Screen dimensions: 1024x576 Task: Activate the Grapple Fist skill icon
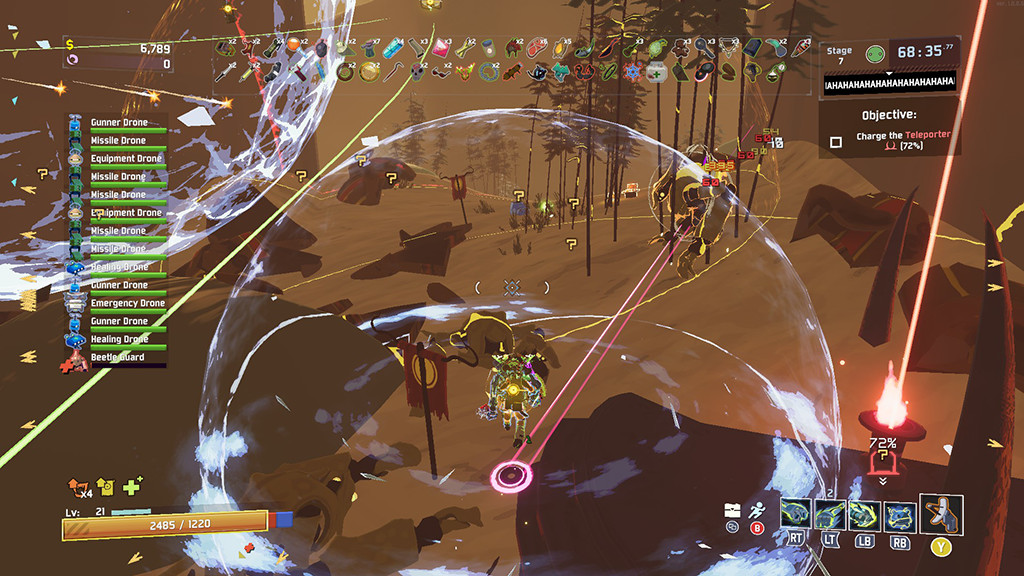click(x=830, y=514)
